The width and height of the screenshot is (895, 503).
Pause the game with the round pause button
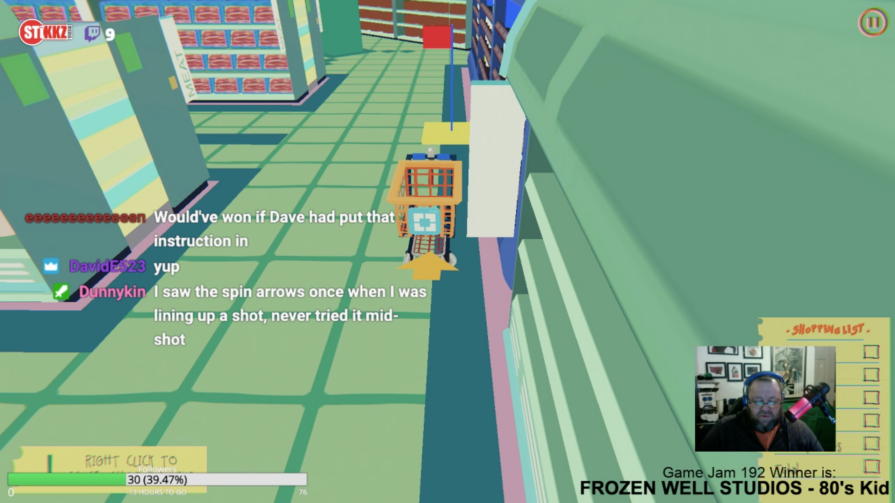coord(871,21)
